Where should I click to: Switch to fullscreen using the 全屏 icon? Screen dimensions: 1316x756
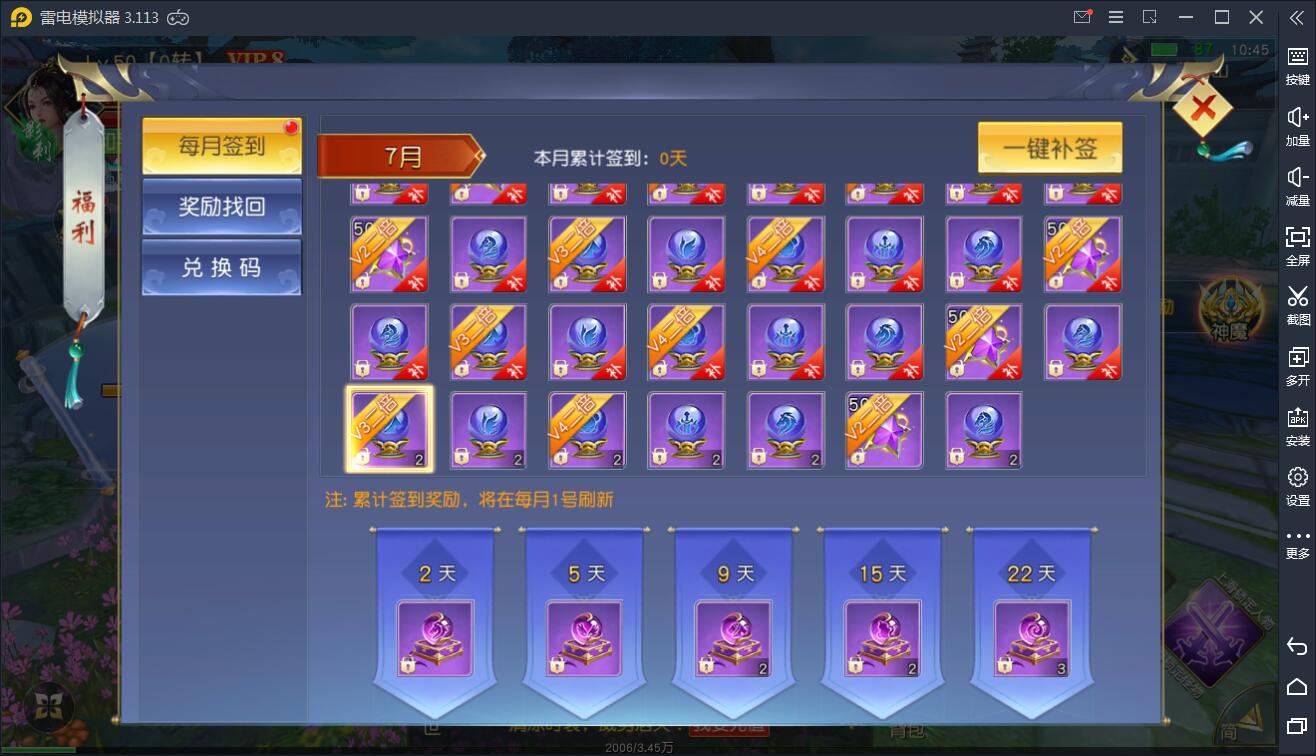pyautogui.click(x=1296, y=238)
